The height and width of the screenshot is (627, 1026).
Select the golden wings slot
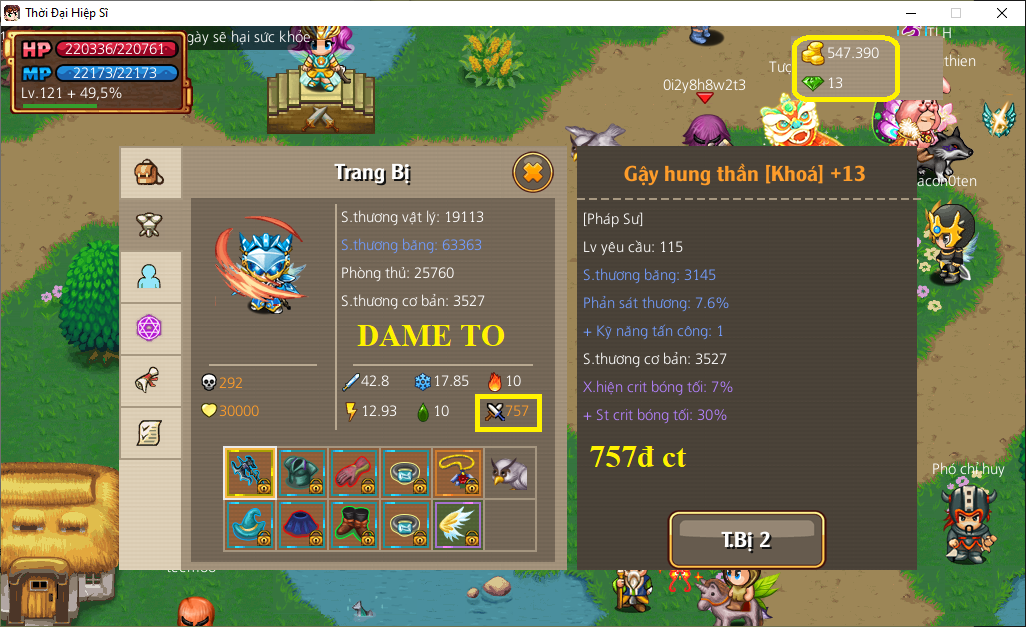click(458, 525)
